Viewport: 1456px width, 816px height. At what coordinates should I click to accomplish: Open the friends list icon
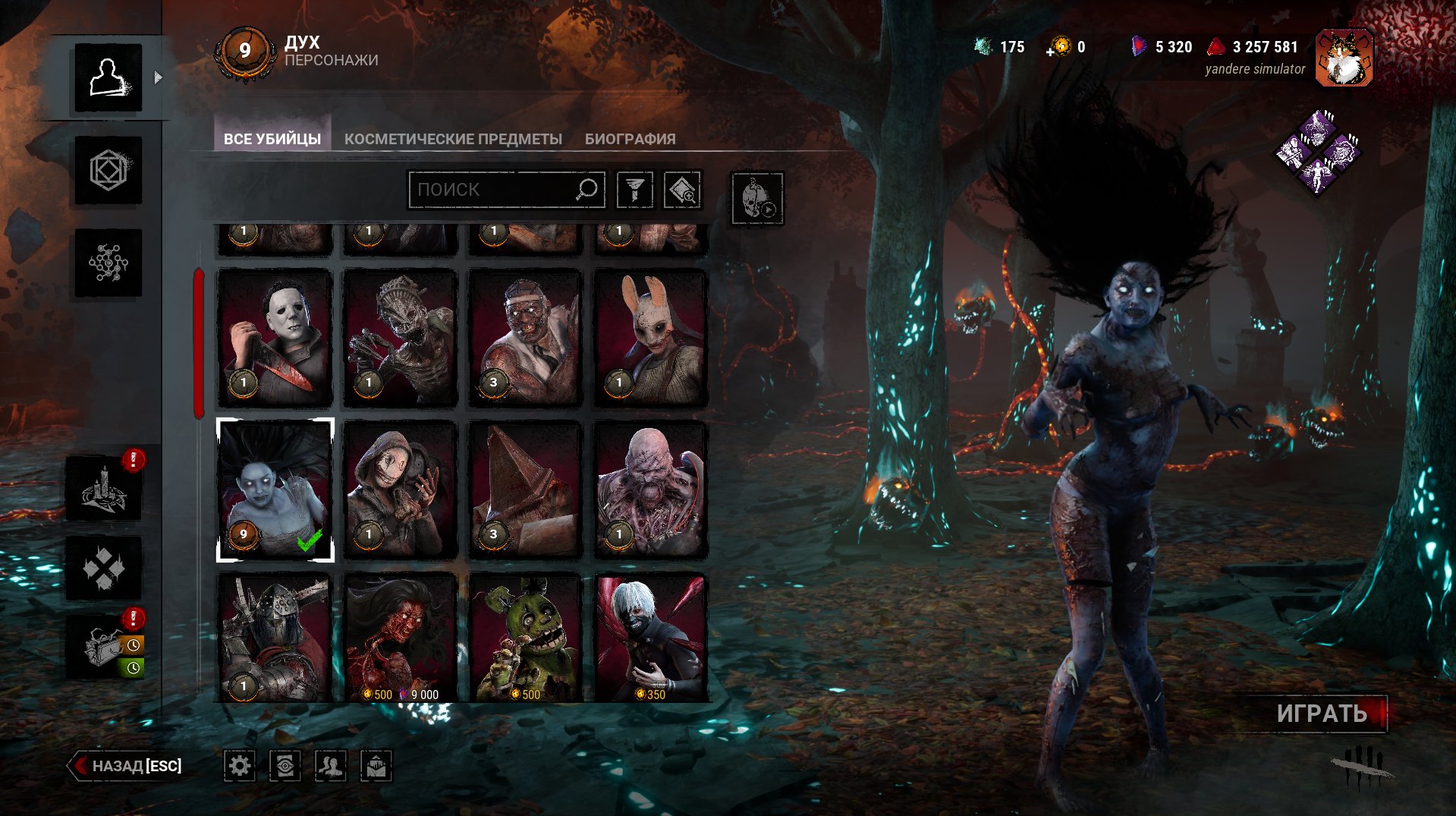coord(331,766)
